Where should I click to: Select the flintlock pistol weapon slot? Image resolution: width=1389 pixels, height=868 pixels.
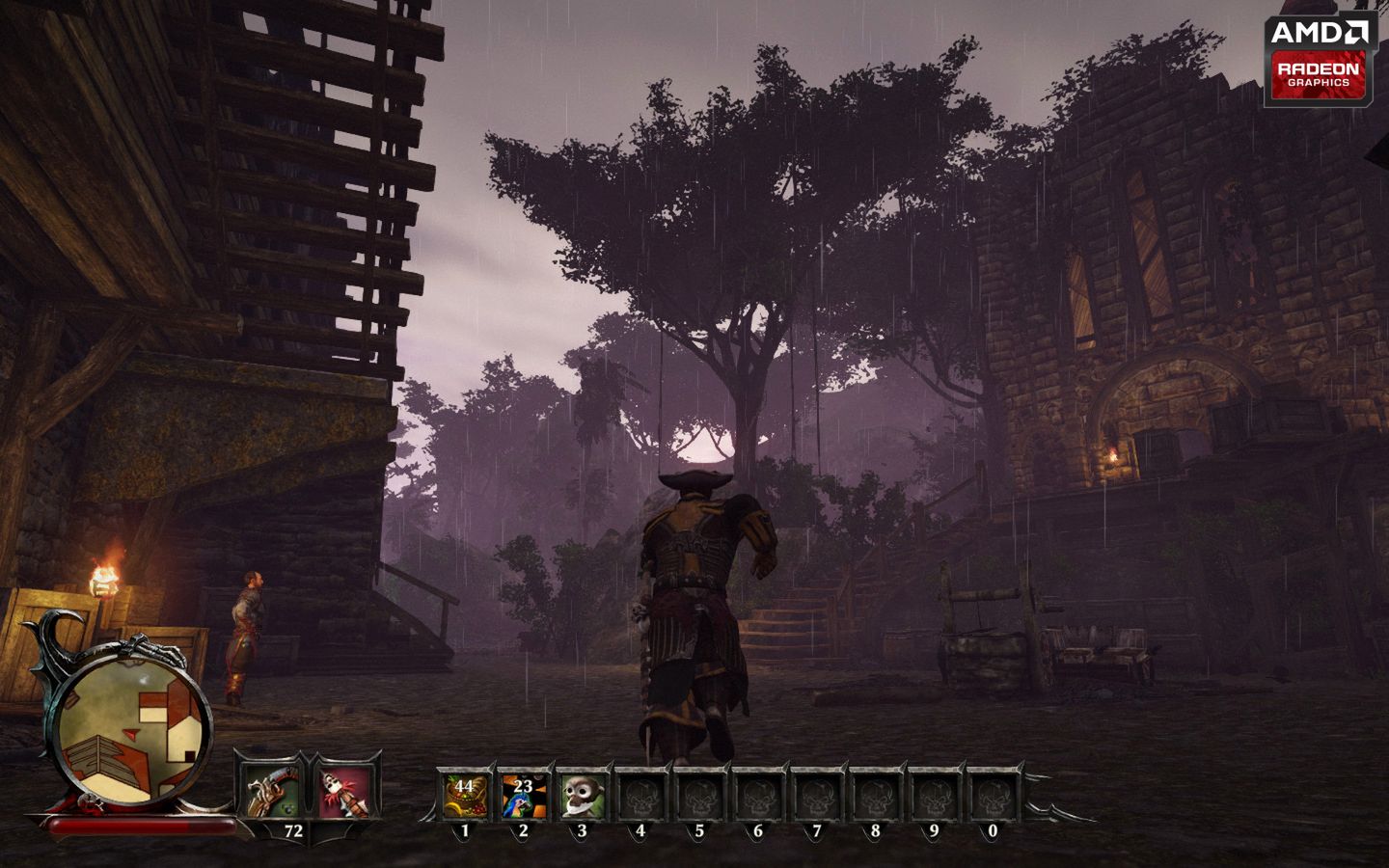tap(271, 790)
